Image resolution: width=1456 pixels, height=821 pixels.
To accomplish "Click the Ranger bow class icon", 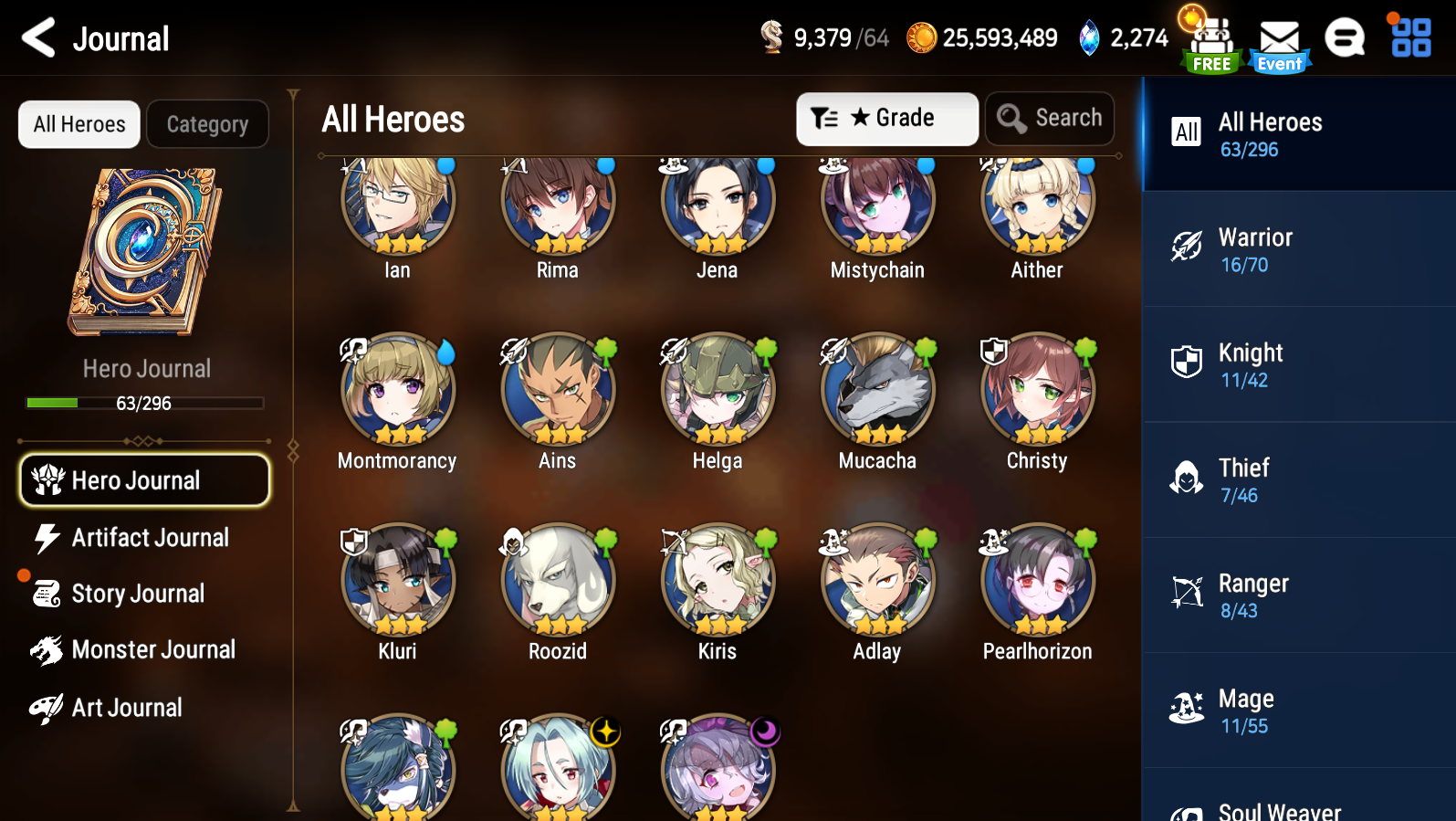I will (x=1185, y=592).
